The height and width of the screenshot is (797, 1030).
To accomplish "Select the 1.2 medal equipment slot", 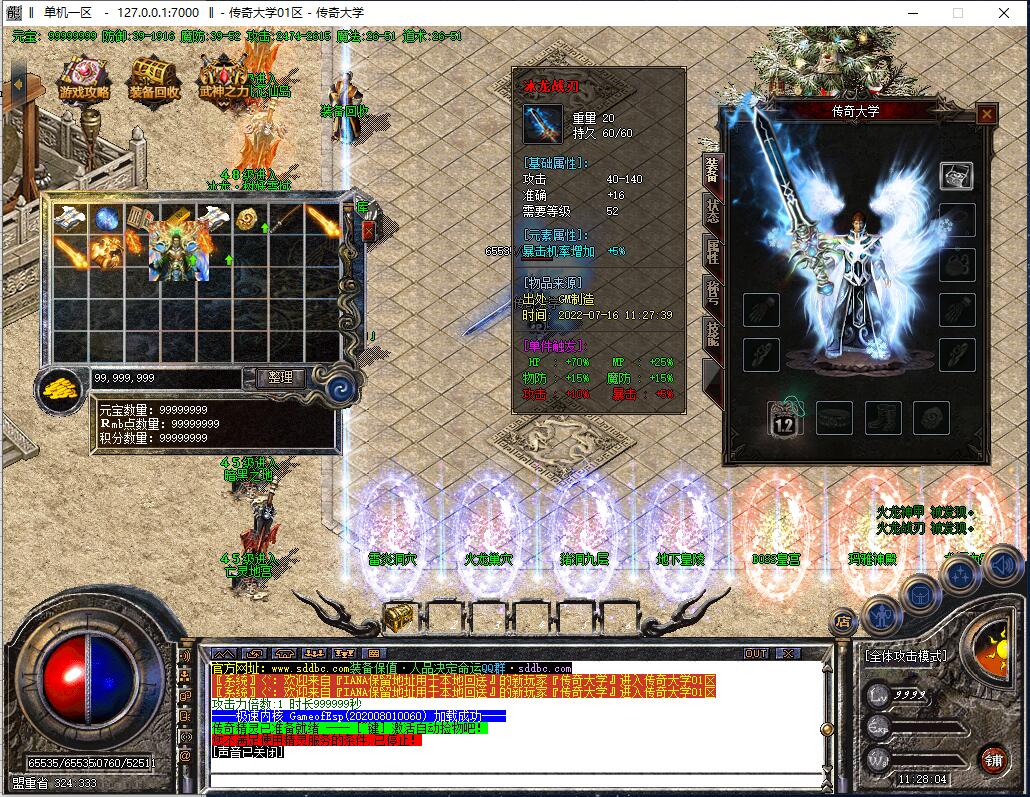I will [x=784, y=418].
